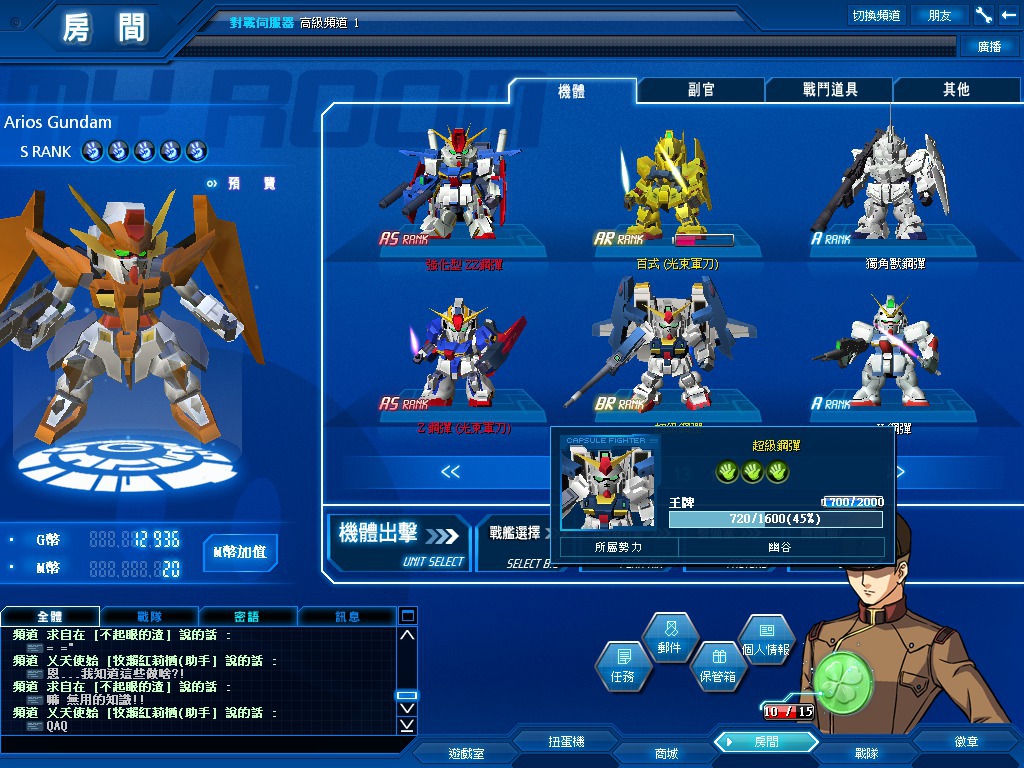
Task: Open the 扭蛋機 capsule machine
Action: click(566, 742)
